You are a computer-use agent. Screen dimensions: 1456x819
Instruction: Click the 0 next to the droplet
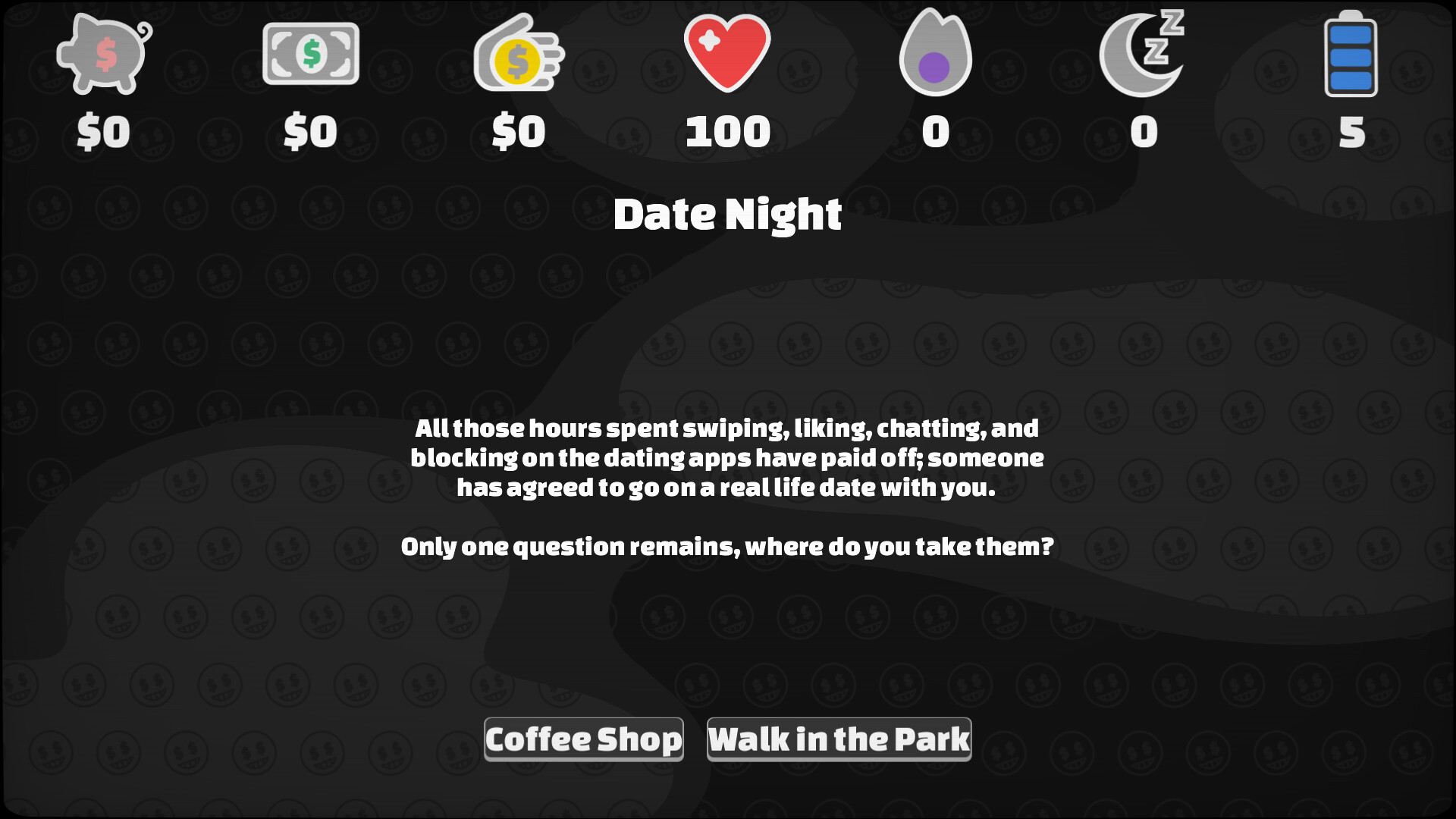pyautogui.click(x=935, y=133)
